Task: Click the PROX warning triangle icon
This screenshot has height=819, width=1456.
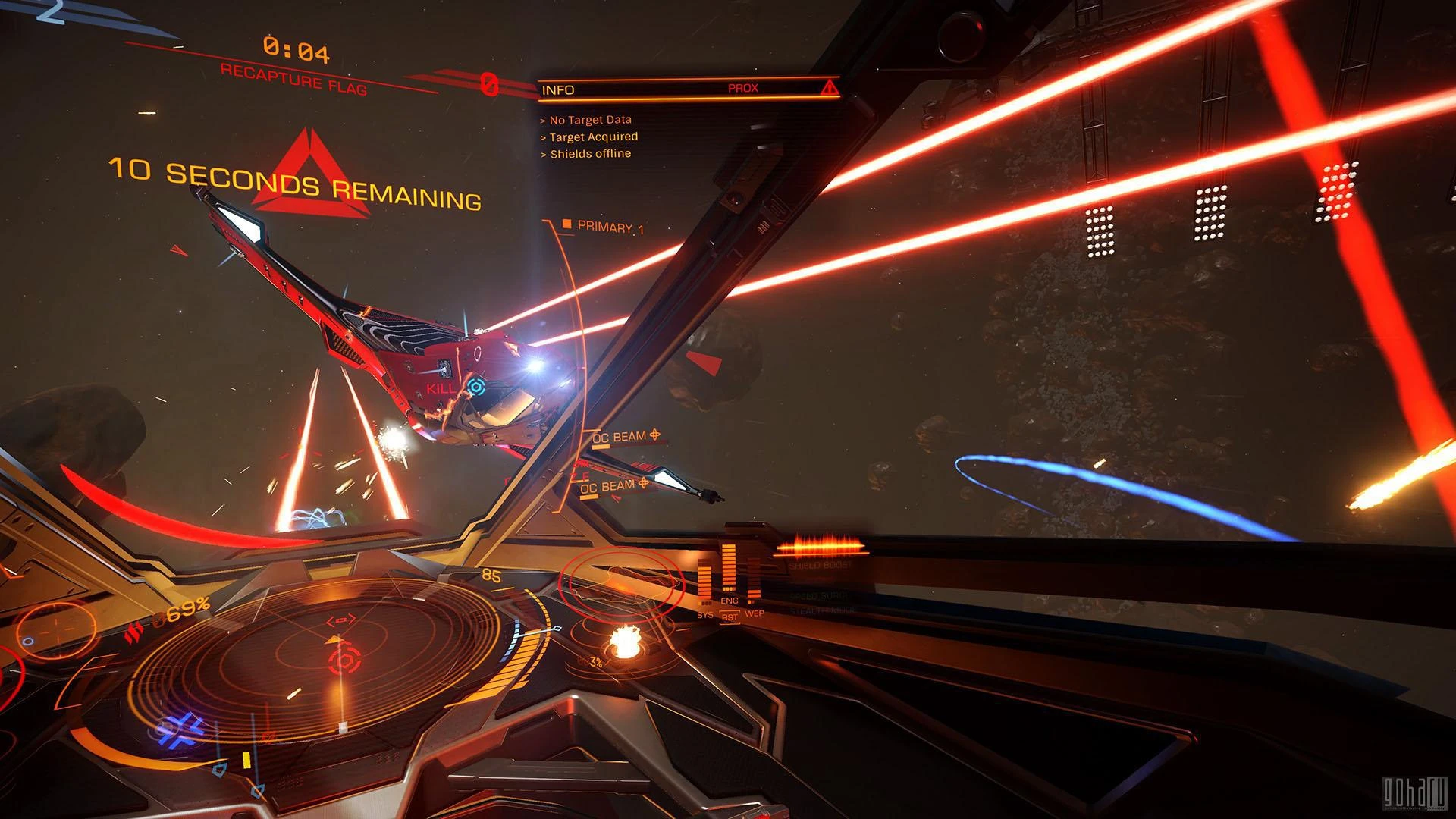Action: (x=830, y=87)
